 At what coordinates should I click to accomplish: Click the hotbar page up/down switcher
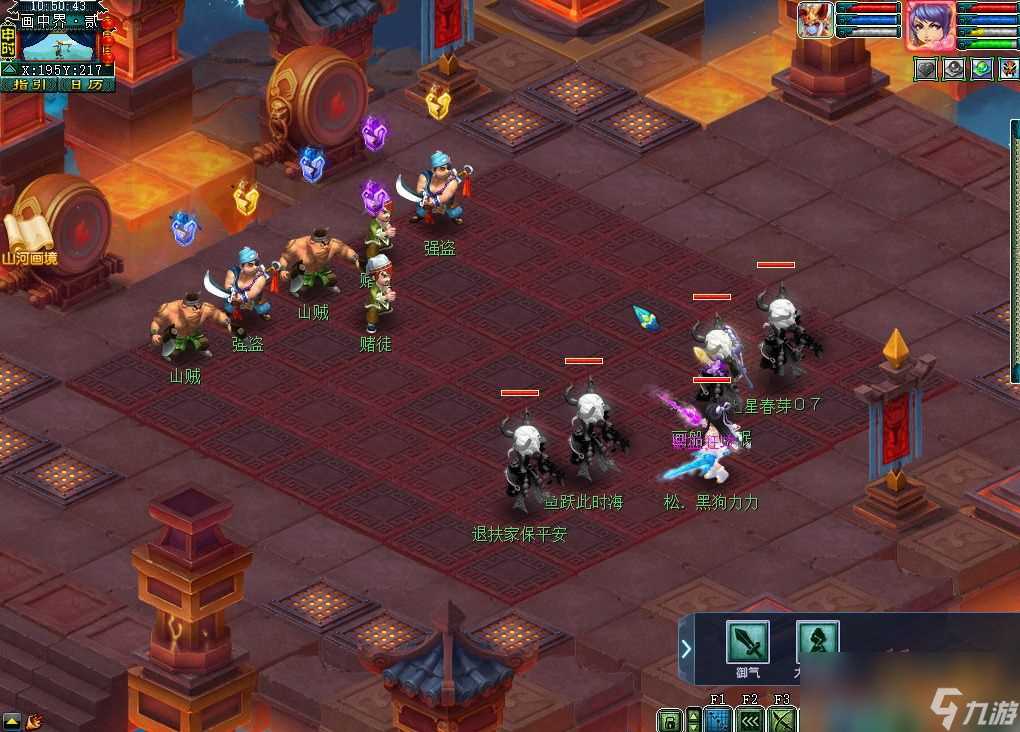pyautogui.click(x=692, y=720)
